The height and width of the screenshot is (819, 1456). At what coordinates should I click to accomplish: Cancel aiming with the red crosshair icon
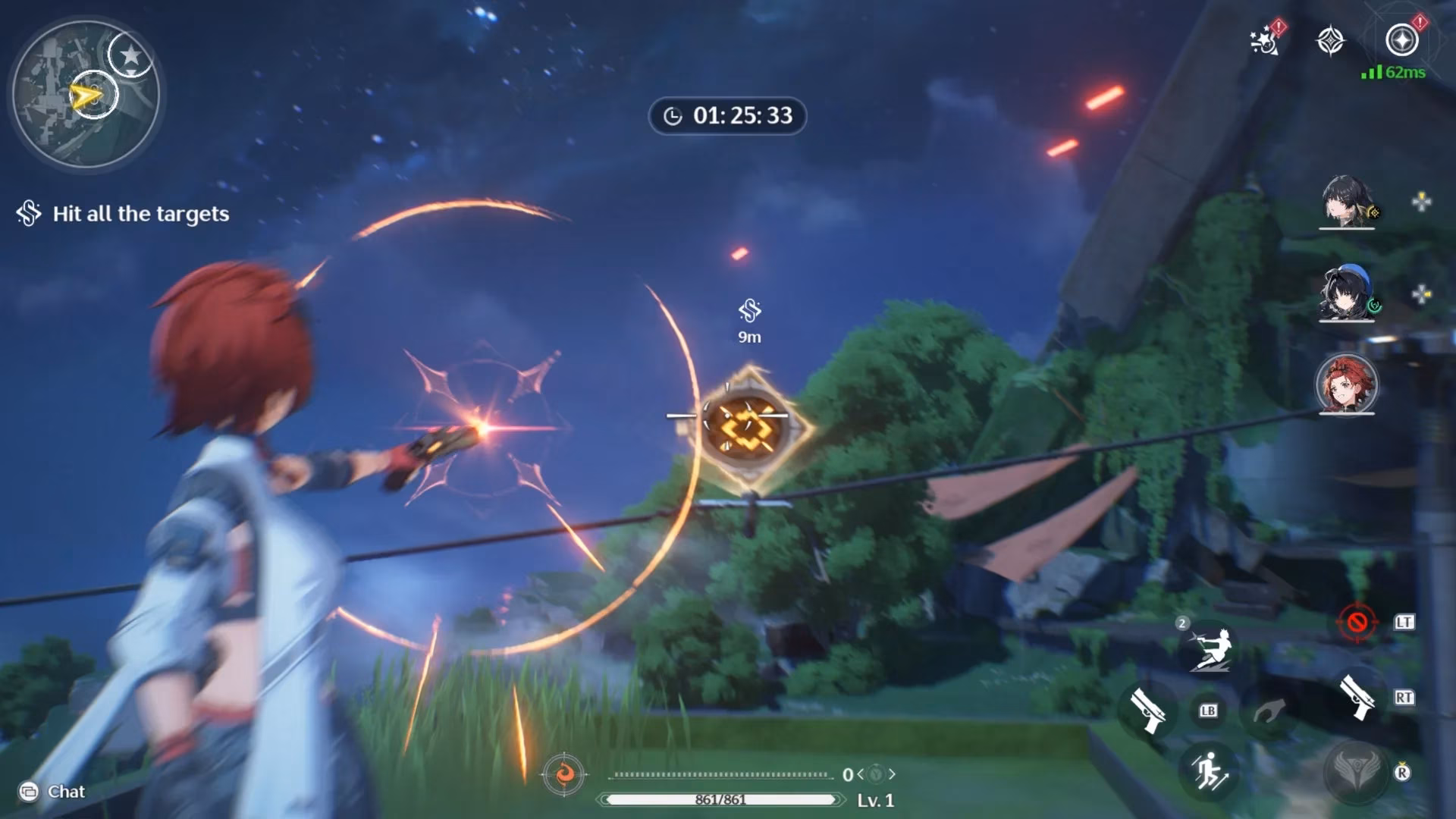click(1357, 623)
